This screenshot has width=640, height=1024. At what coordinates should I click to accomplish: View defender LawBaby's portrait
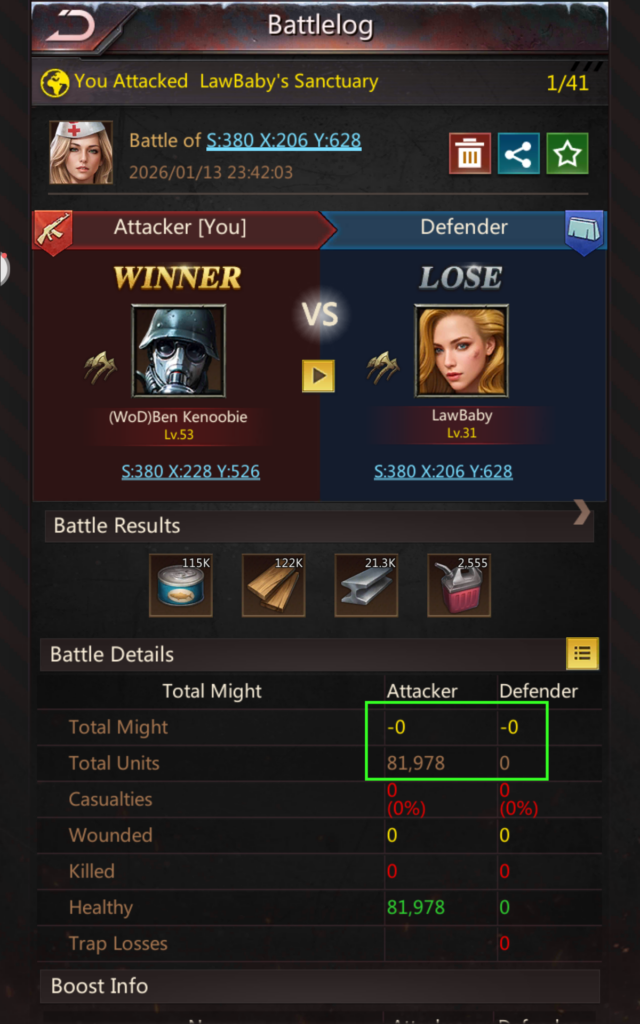click(462, 352)
